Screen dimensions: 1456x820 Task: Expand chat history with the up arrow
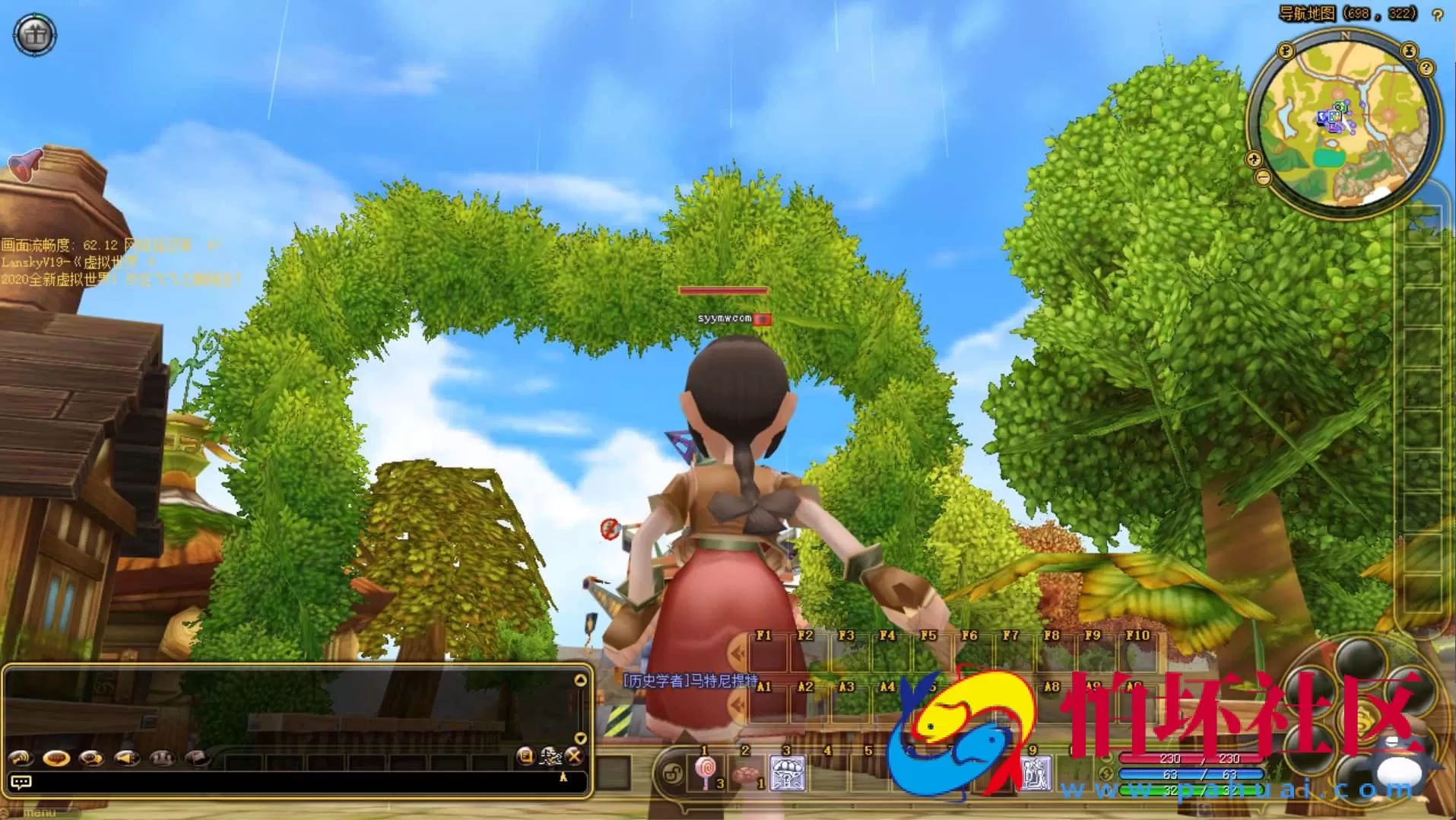coord(582,679)
